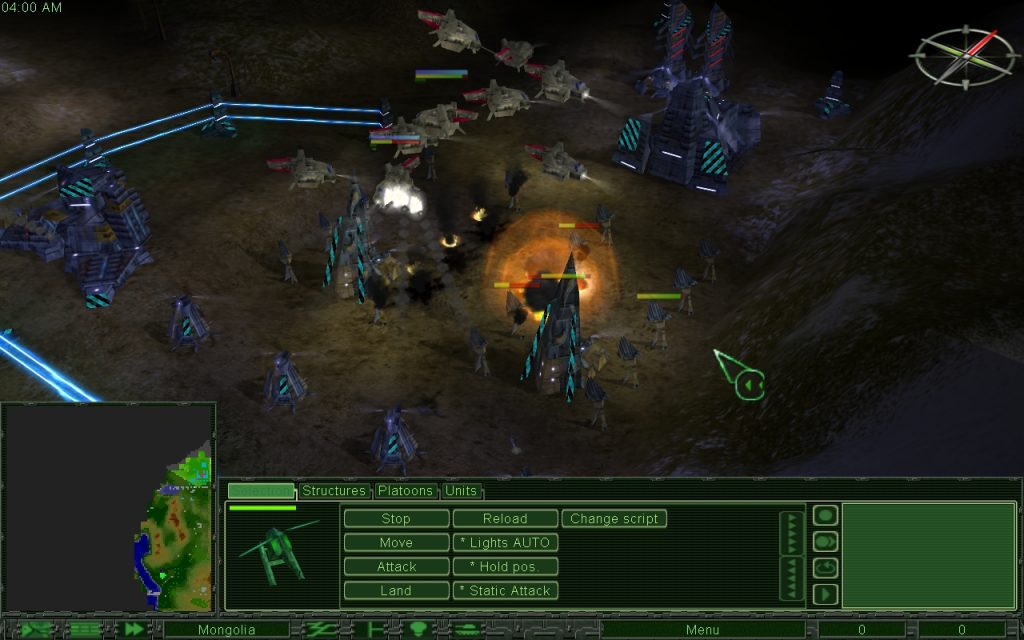Order the unit to Move
Screen dimensions: 1024x640
(396, 543)
